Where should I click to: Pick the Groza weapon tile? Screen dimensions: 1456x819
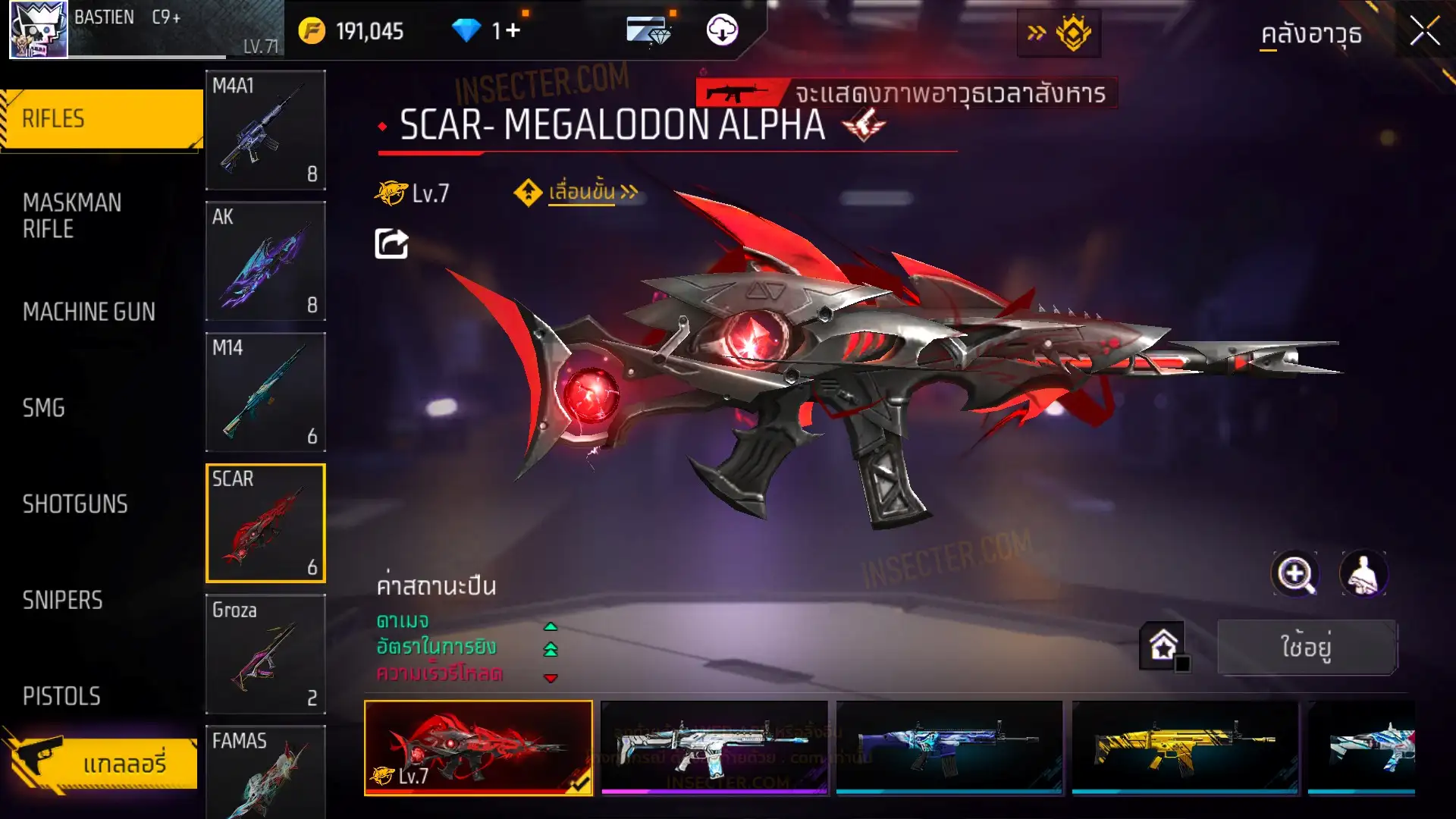(x=265, y=654)
